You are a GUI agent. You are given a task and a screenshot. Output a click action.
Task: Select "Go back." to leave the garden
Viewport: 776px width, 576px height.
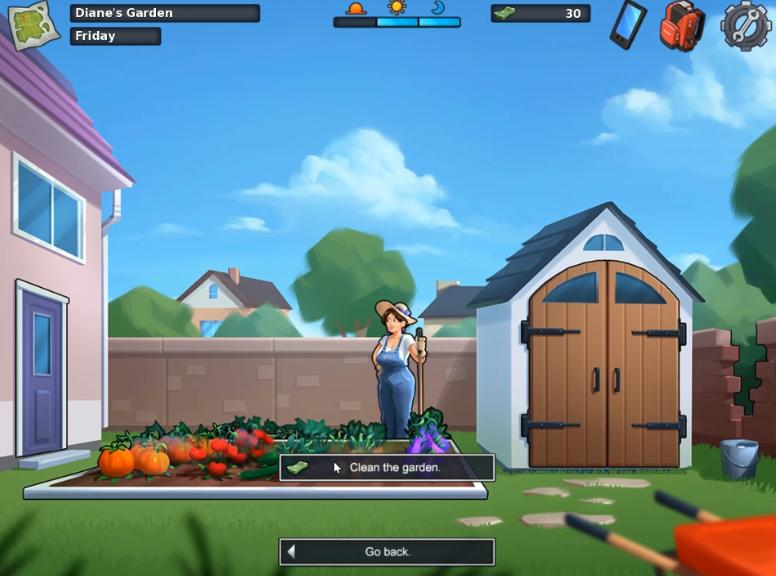coord(387,551)
